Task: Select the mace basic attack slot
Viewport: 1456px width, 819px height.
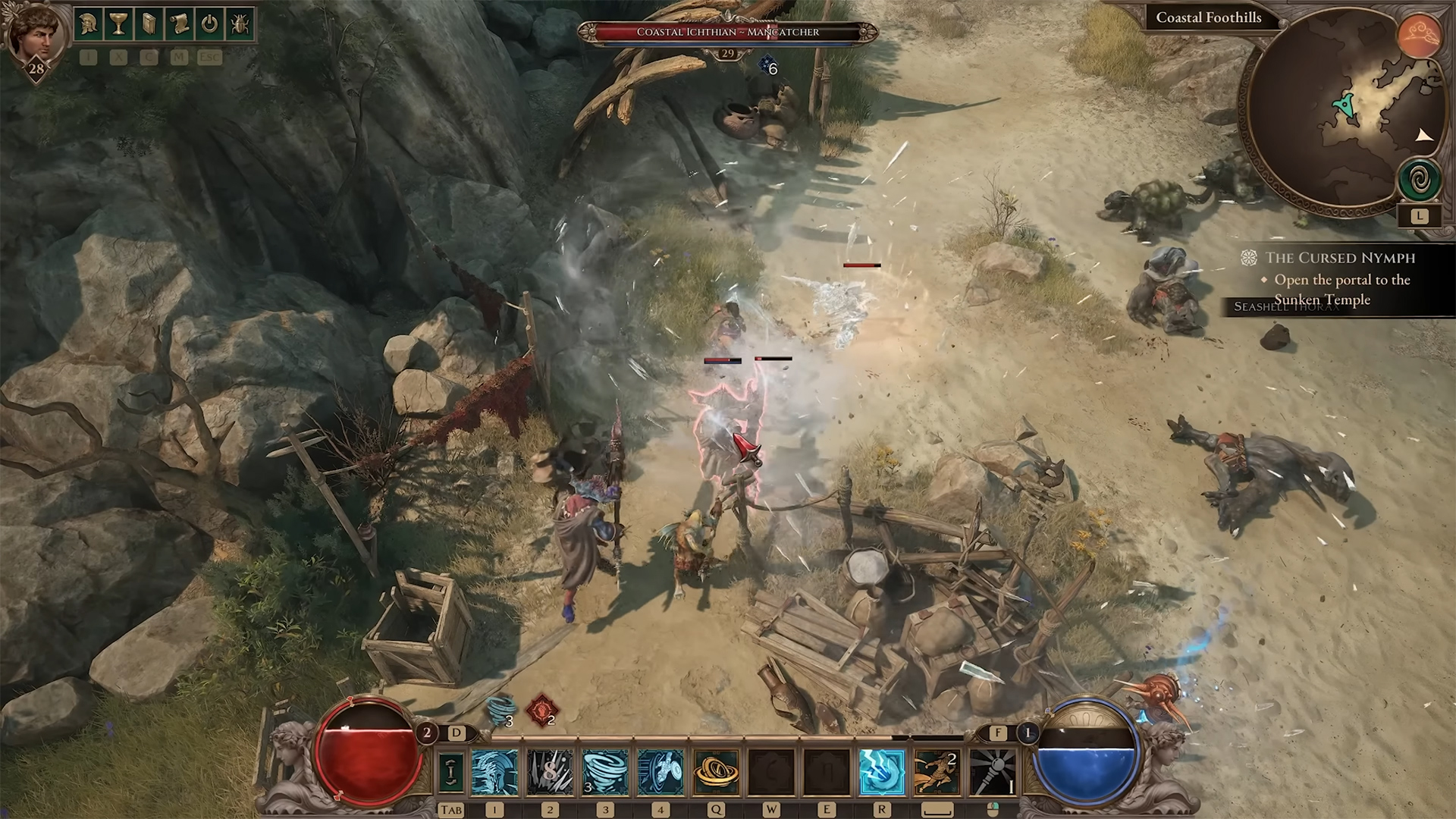Action: coord(993,771)
